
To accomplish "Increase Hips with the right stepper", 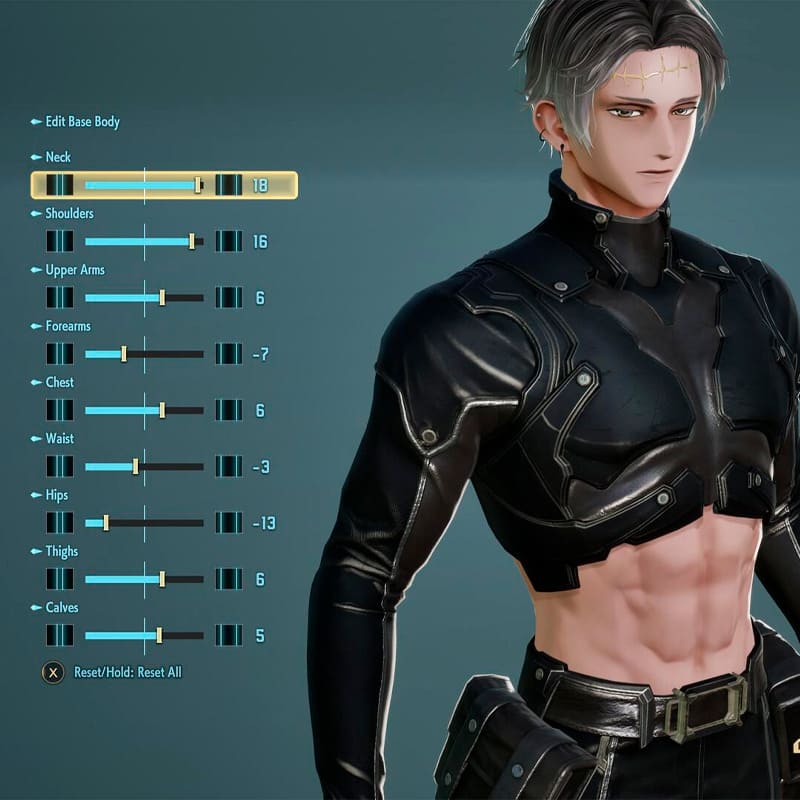I will point(229,522).
